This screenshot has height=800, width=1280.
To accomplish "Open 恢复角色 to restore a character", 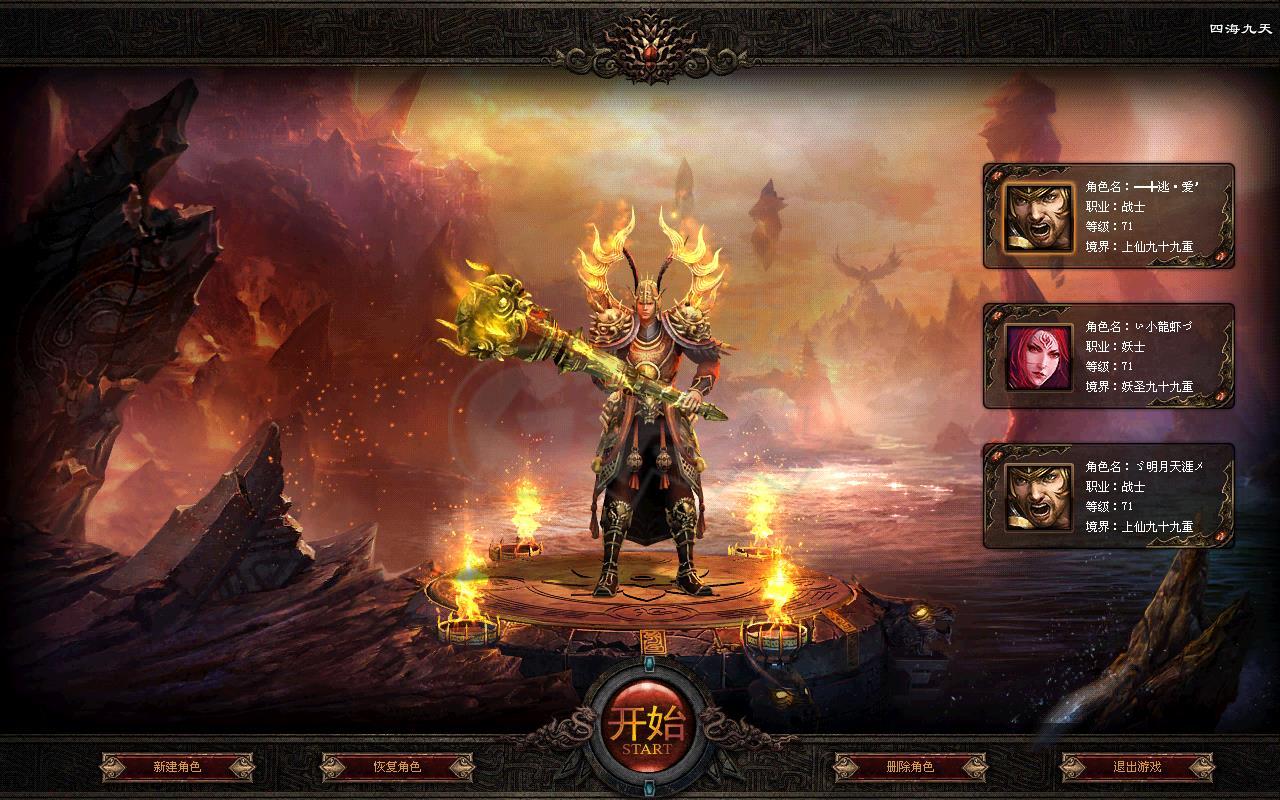I will (x=397, y=767).
